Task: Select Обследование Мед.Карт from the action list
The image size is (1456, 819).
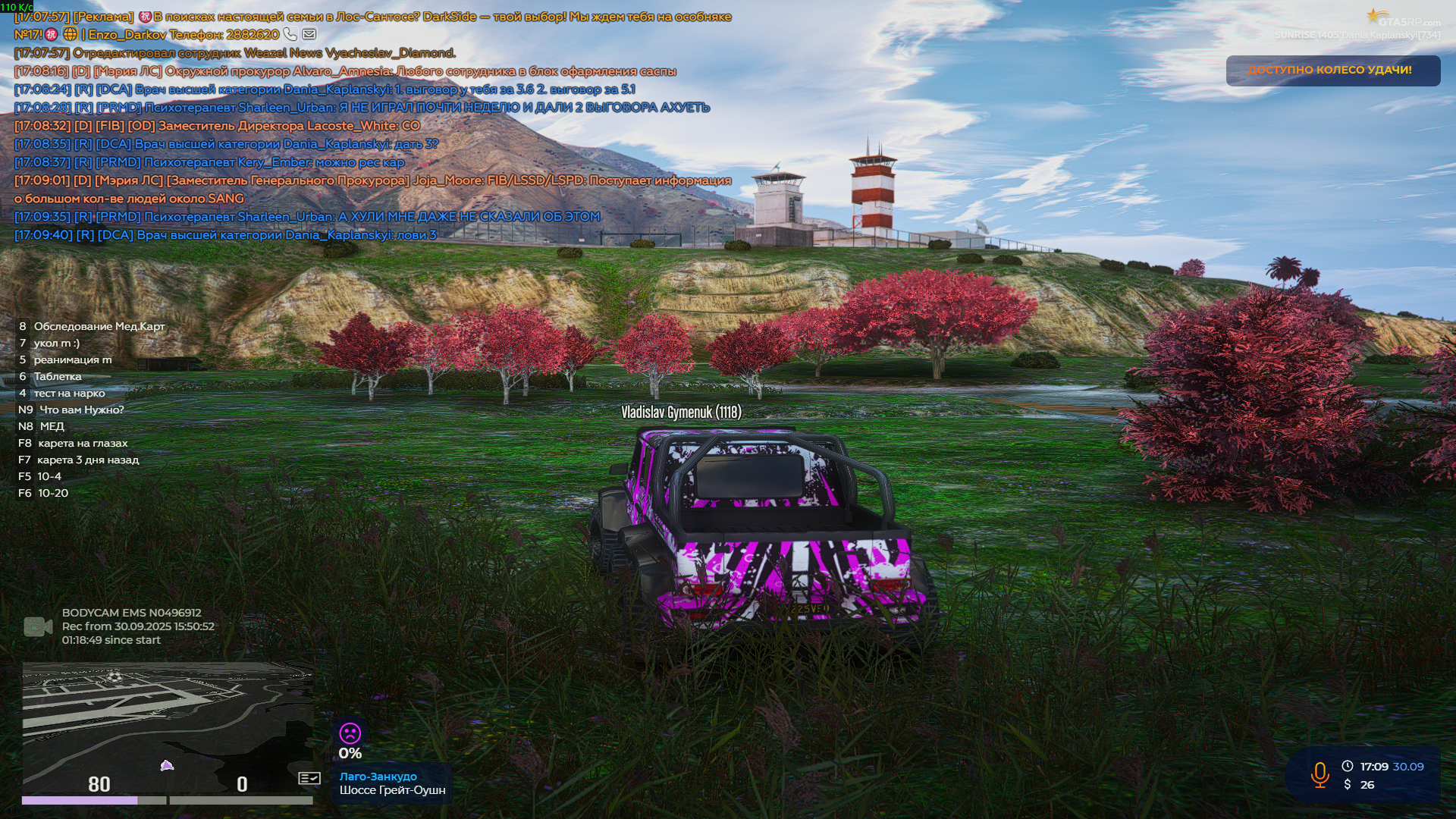Action: pyautogui.click(x=99, y=327)
